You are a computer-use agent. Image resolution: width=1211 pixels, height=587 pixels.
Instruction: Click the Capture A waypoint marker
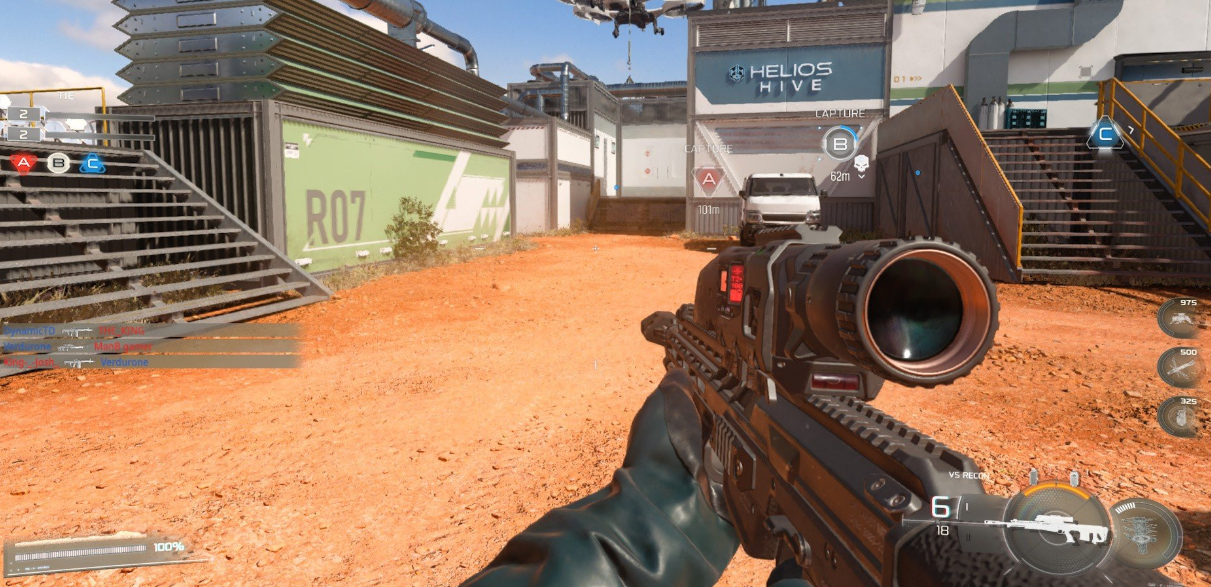coord(709,180)
